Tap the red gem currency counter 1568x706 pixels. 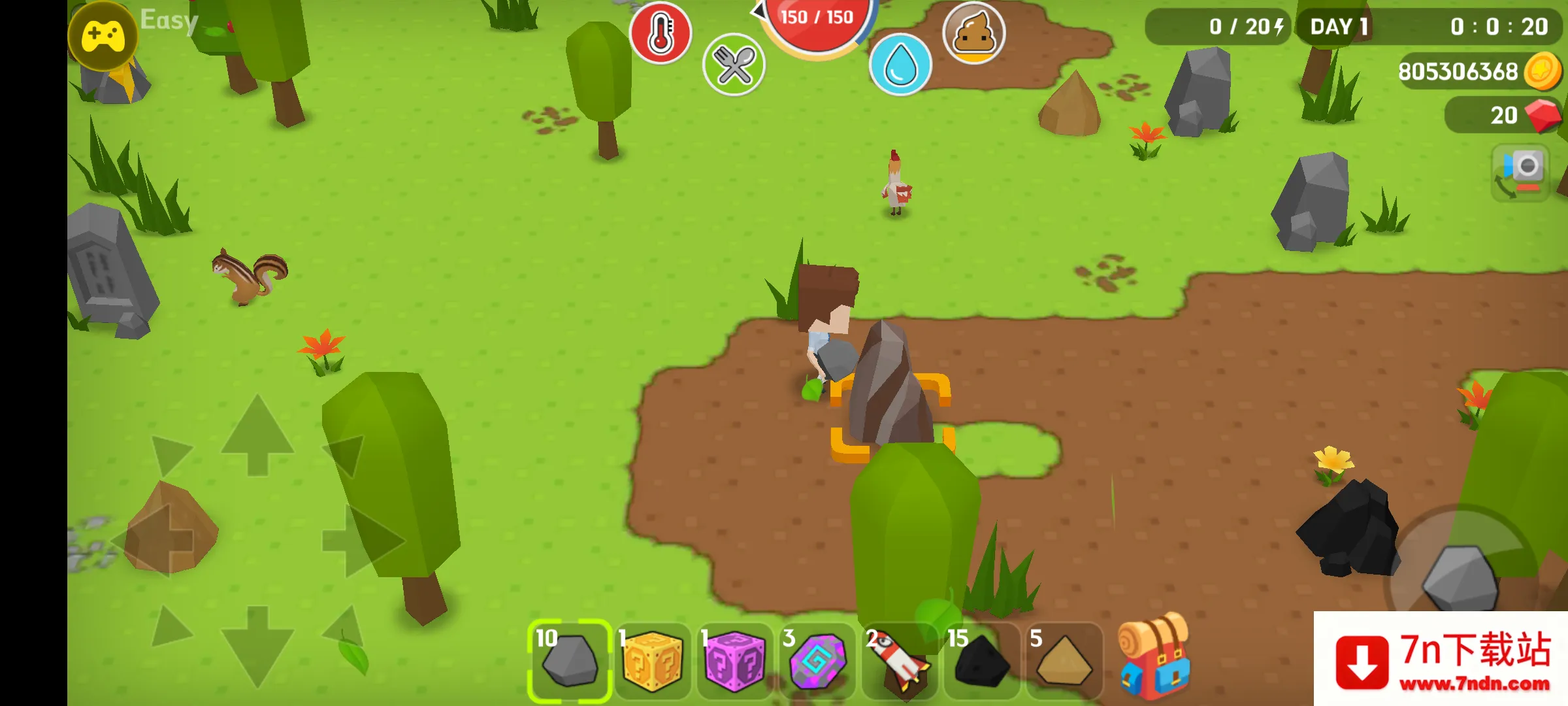(x=1503, y=115)
